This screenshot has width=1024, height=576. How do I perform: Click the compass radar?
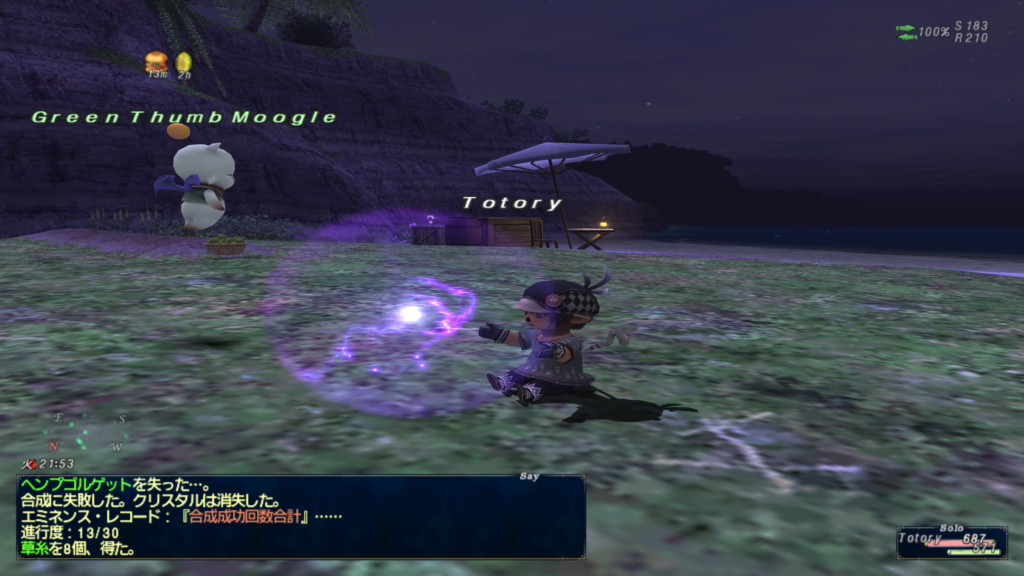point(88,431)
